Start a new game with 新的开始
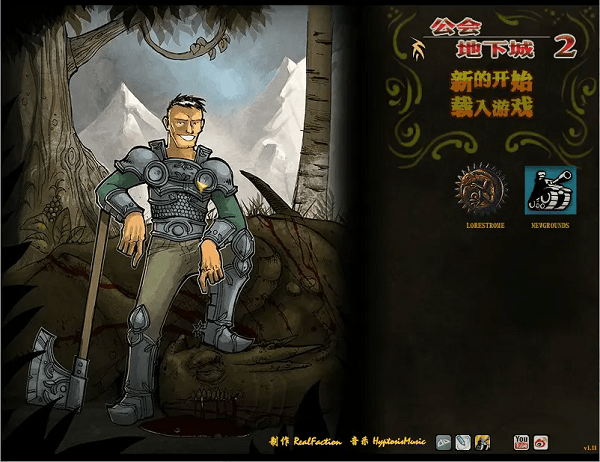The image size is (600, 462). click(489, 82)
